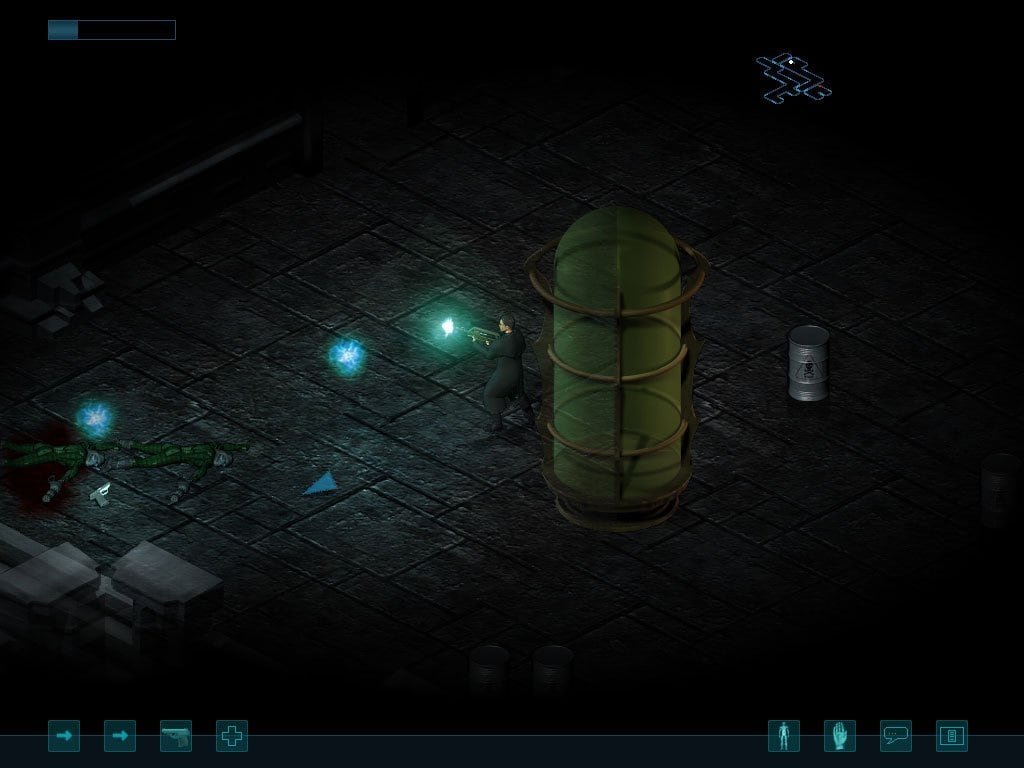Screen dimensions: 1024x768
Task: Use the medical cross heal icon
Action: click(232, 736)
